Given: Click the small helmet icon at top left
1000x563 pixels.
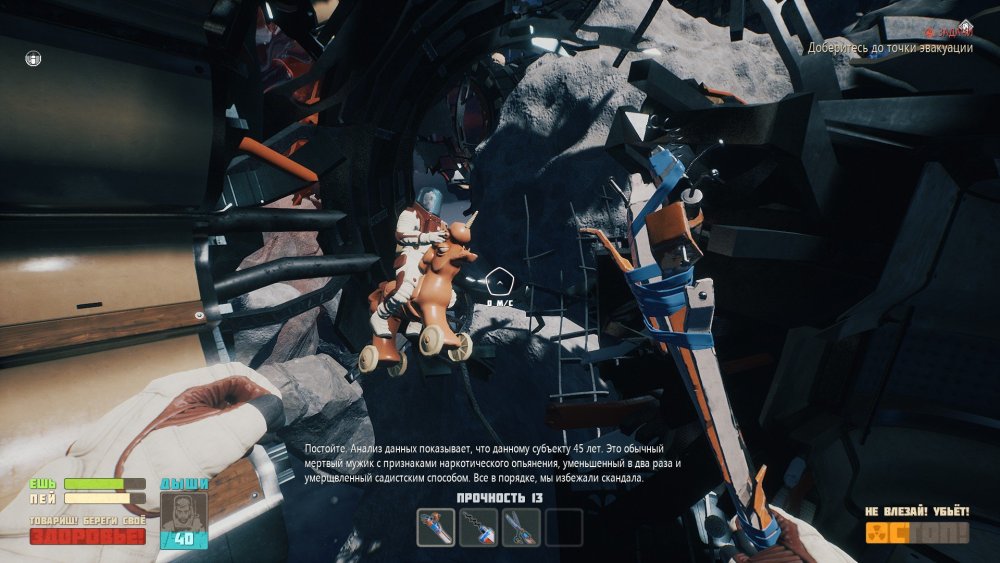Looking at the screenshot, I should coord(33,59).
